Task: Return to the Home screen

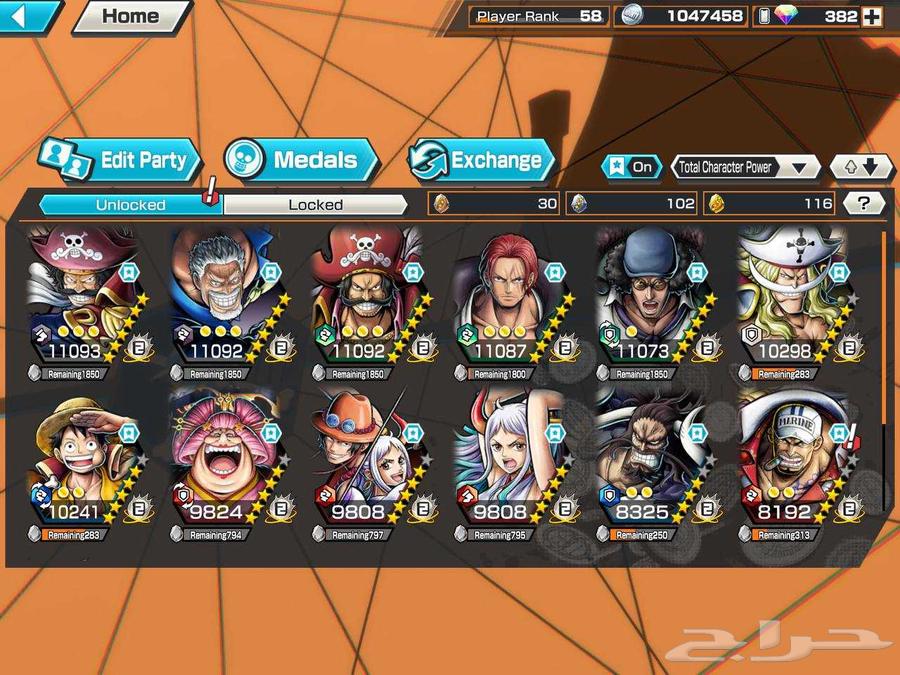Action: (130, 16)
